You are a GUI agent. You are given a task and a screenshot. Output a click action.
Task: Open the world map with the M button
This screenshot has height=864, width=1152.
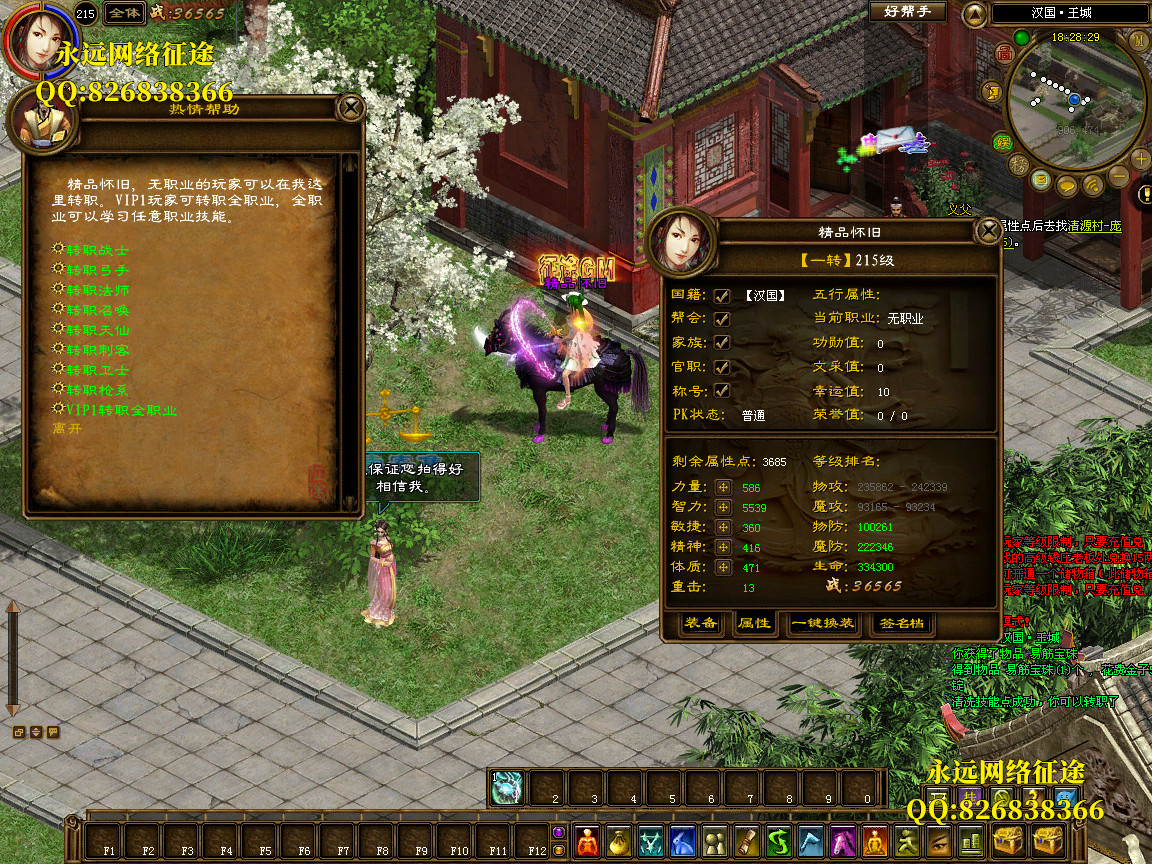(1138, 40)
